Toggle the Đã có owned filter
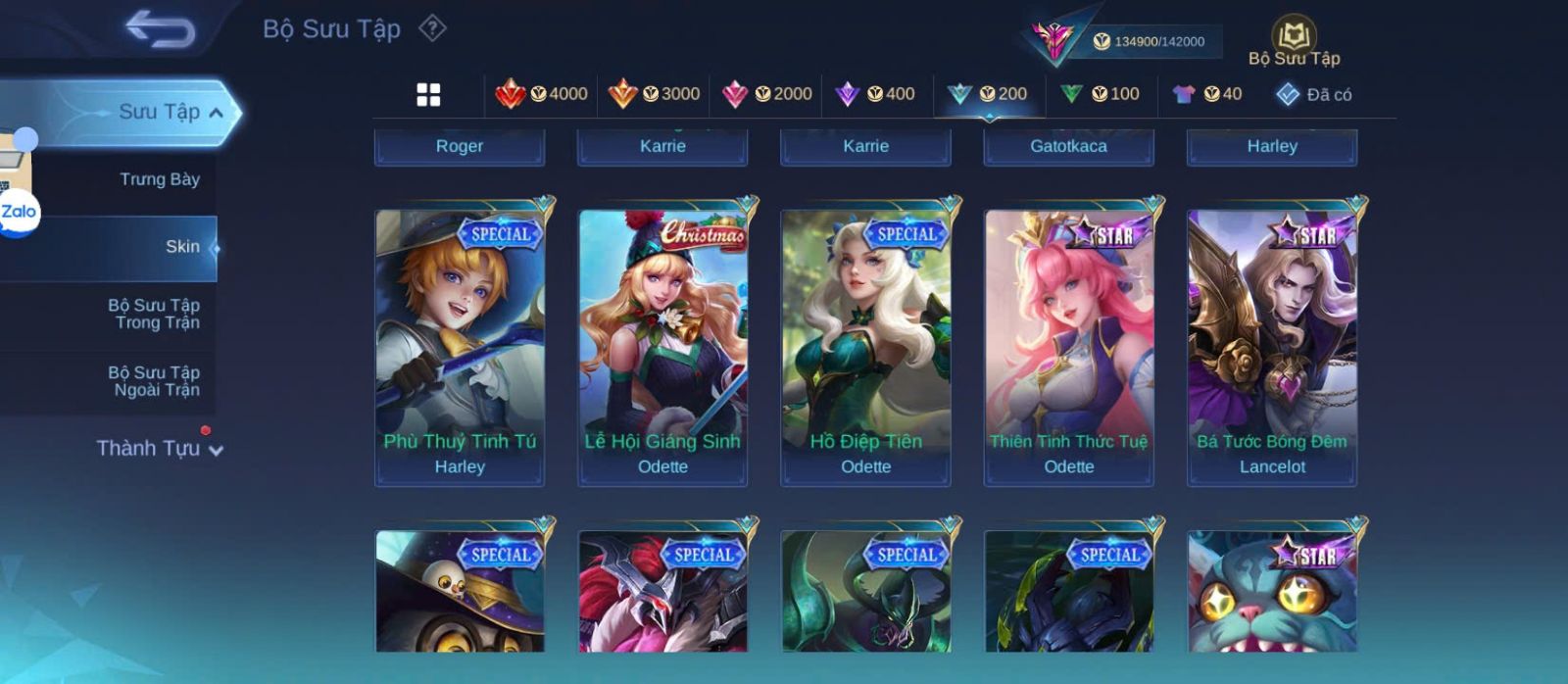The height and width of the screenshot is (684, 1568). point(1313,94)
